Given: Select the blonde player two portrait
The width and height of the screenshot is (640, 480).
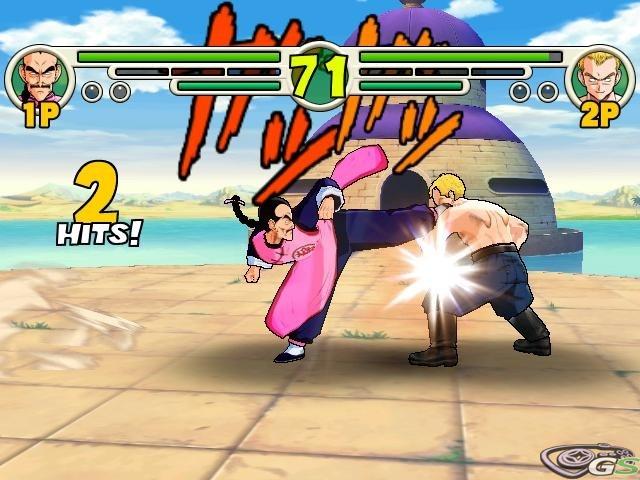Looking at the screenshot, I should pyautogui.click(x=599, y=77).
